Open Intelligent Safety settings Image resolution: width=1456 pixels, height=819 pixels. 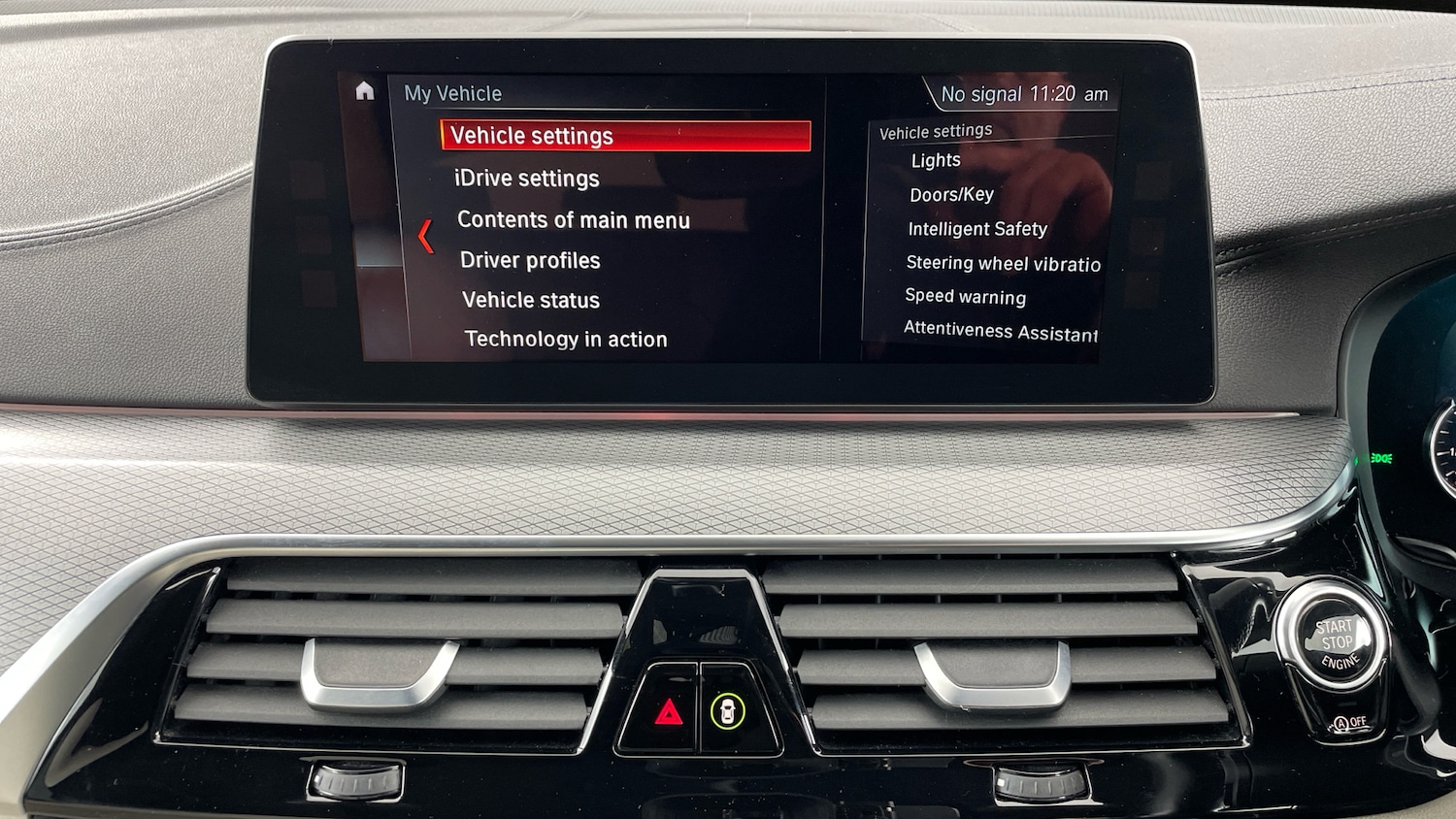pos(977,228)
